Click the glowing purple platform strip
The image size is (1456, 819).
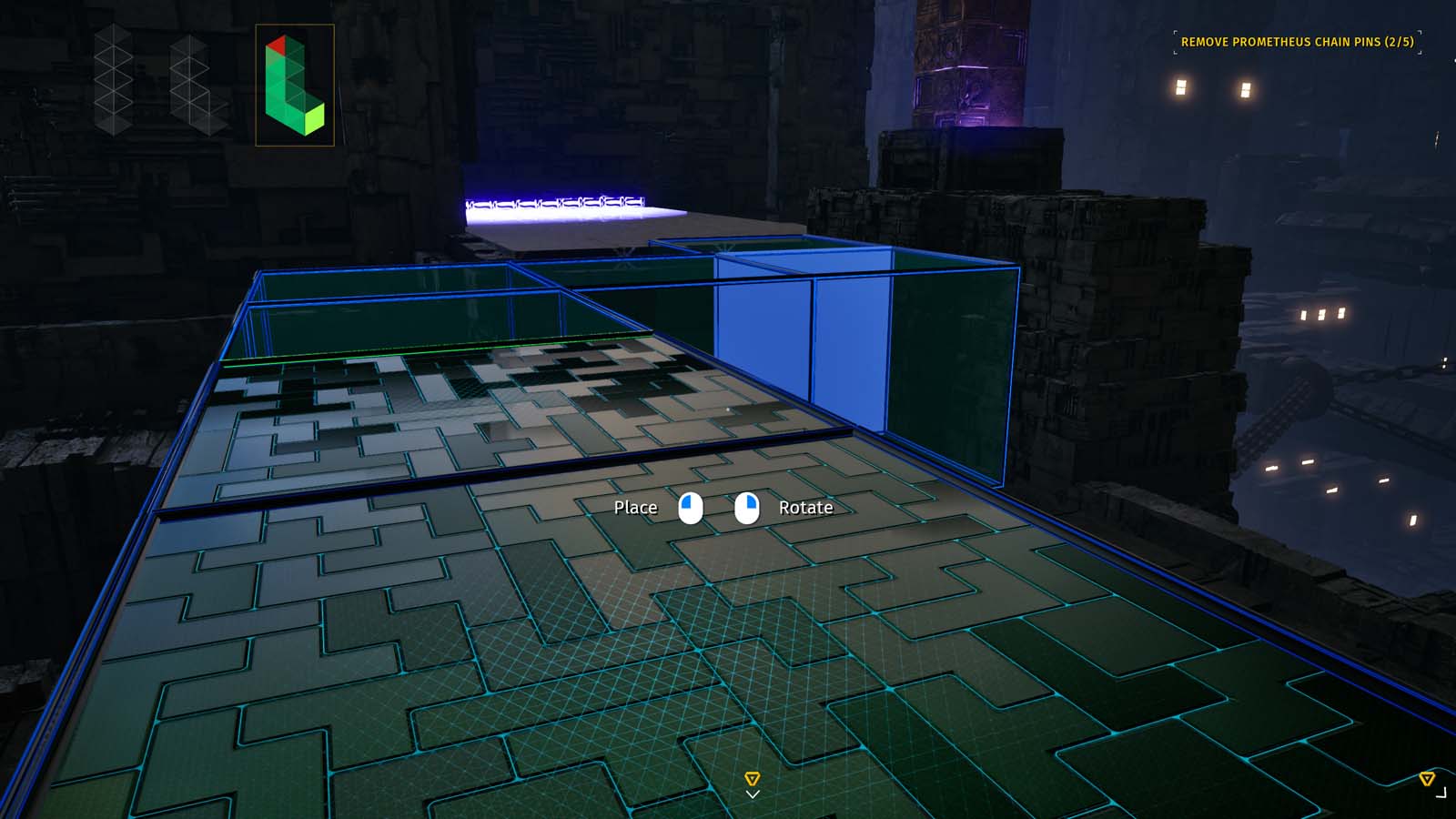click(555, 202)
